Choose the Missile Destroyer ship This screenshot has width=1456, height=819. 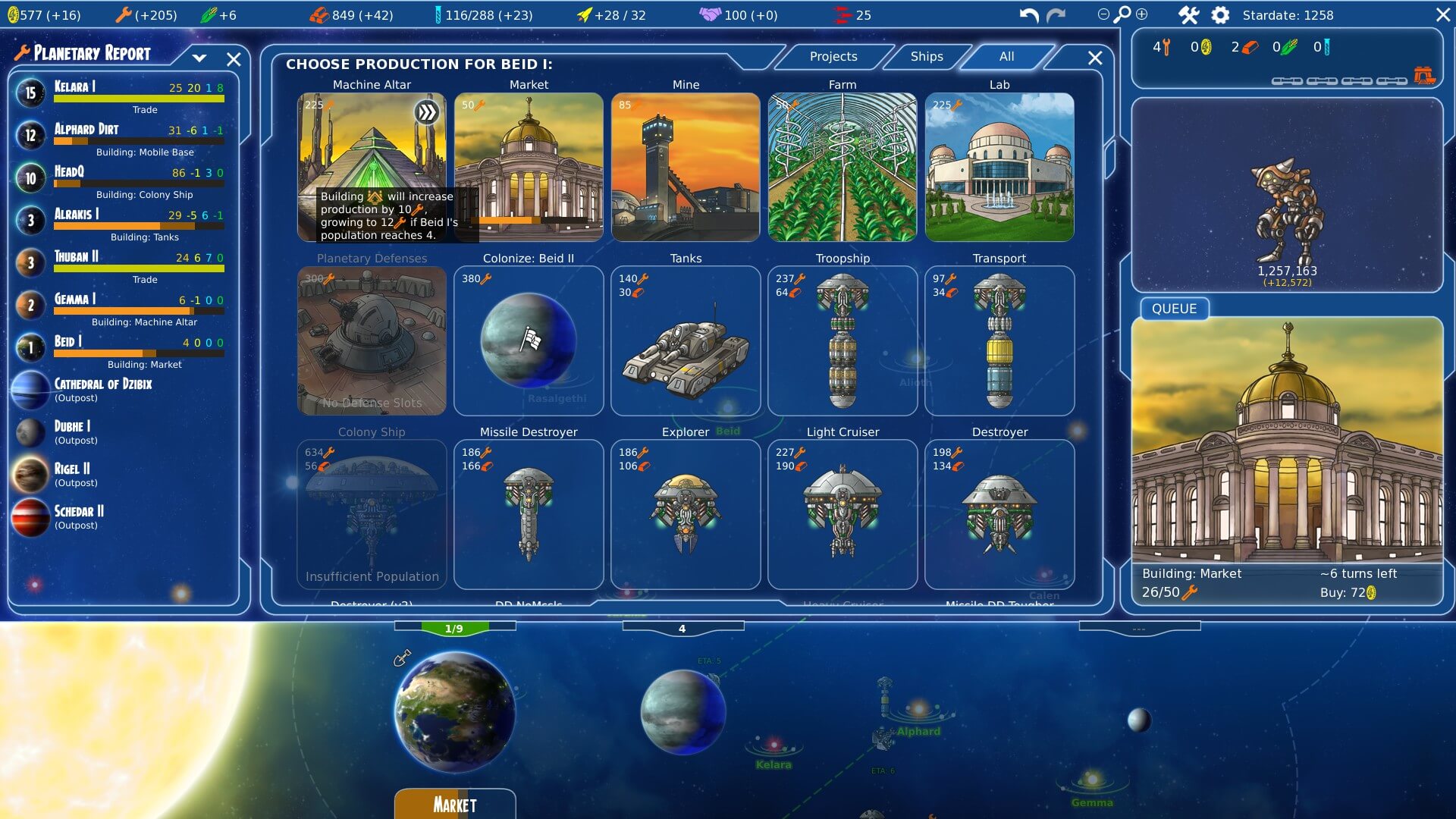point(529,514)
